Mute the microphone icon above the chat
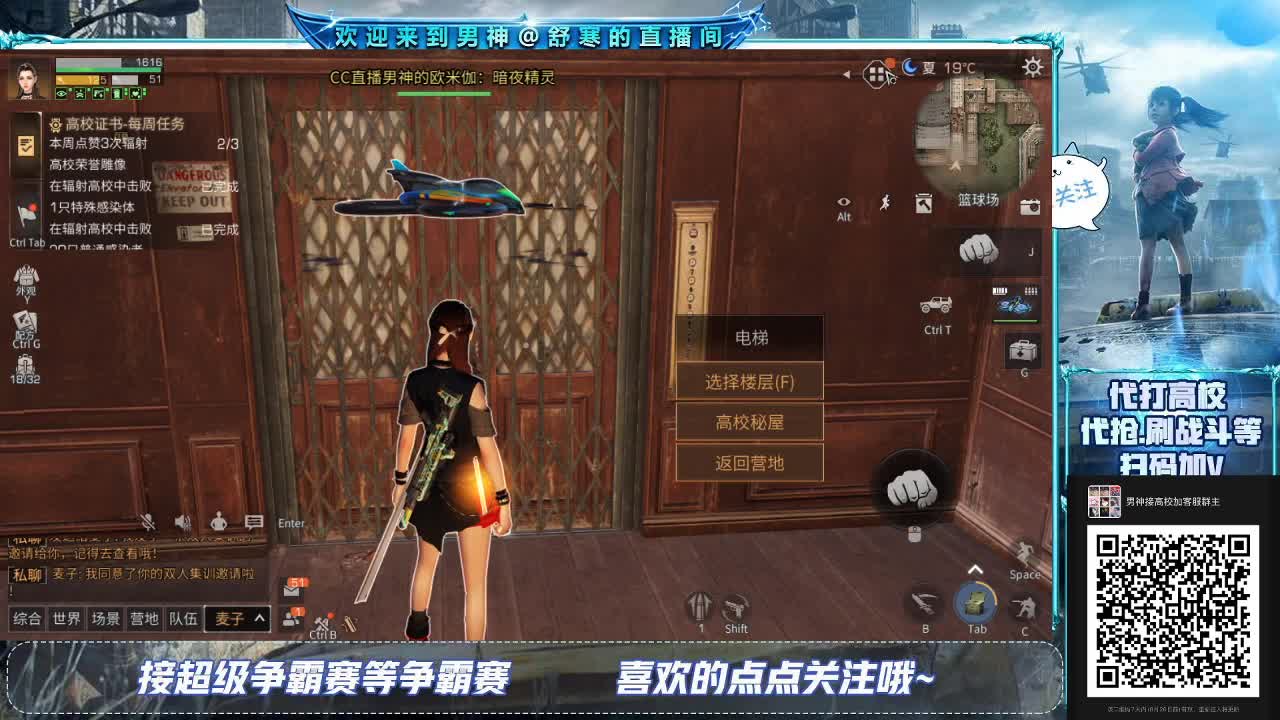The height and width of the screenshot is (720, 1280). pos(148,521)
